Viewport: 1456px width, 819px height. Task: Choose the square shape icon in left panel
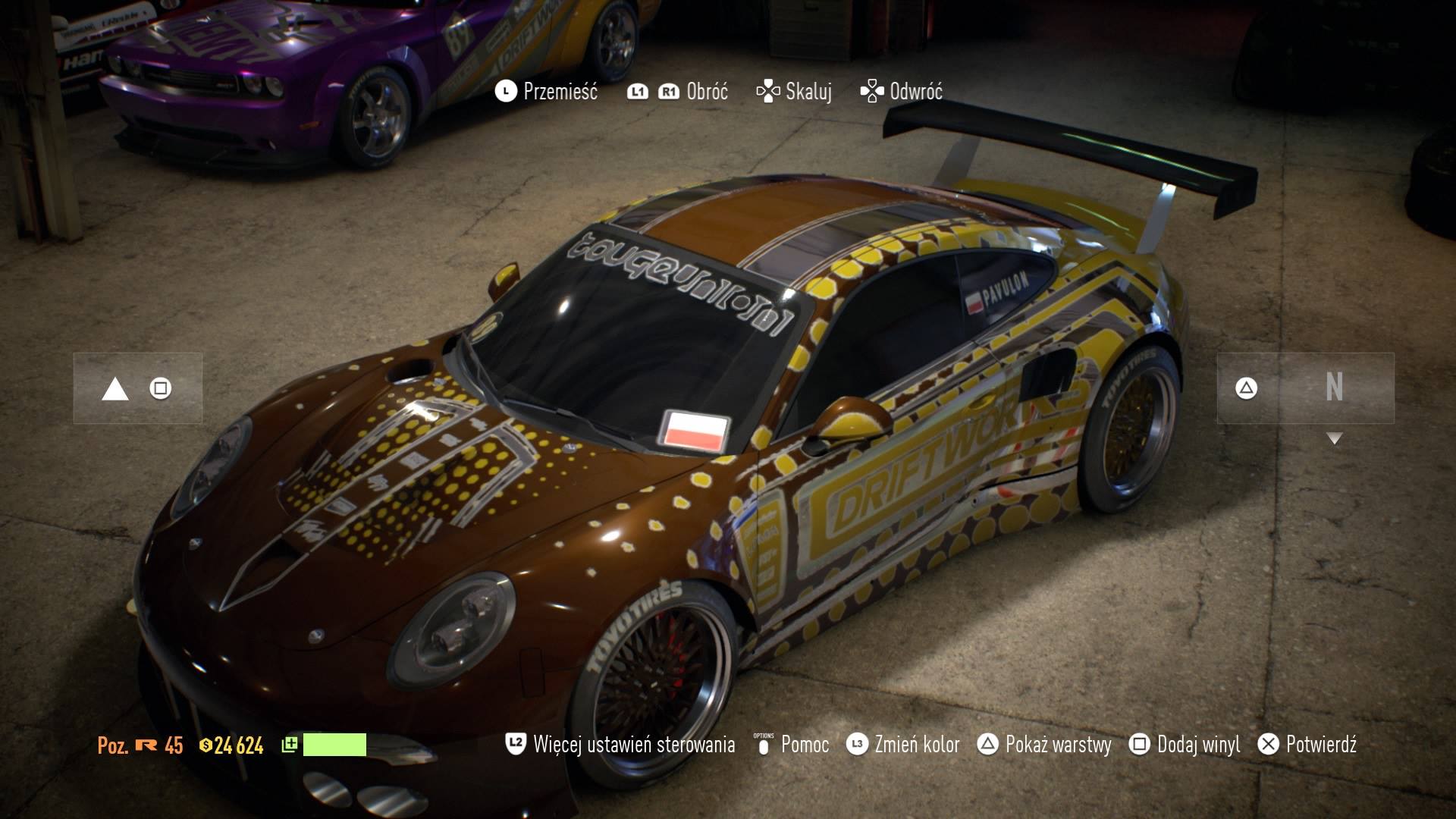click(x=161, y=389)
